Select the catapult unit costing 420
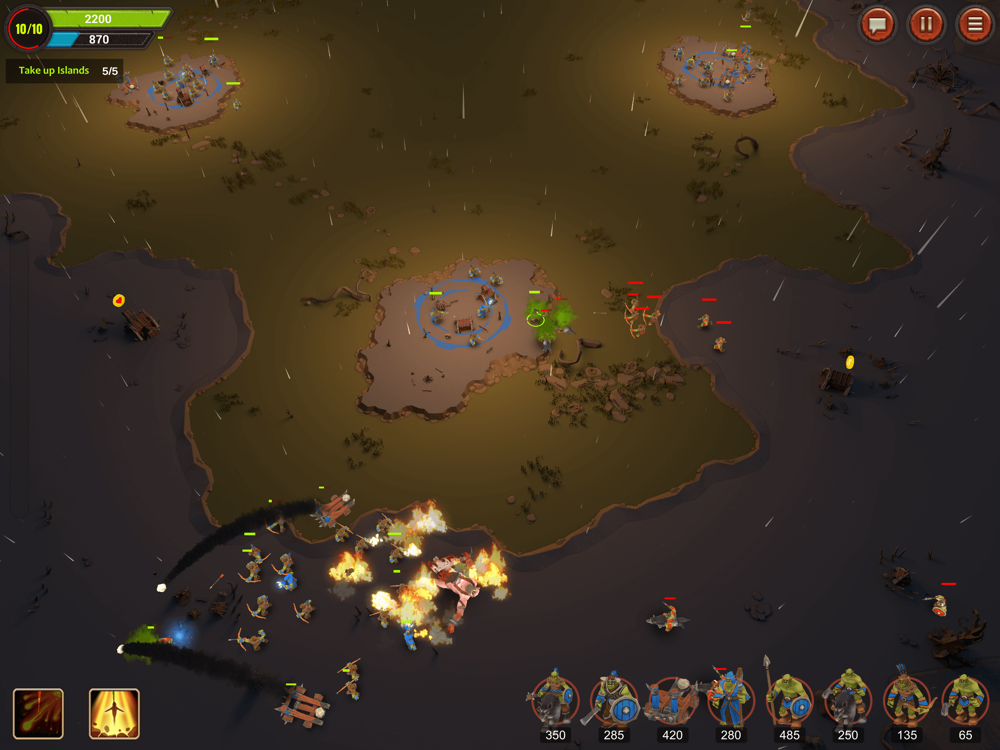The width and height of the screenshot is (1000, 750). point(672,702)
